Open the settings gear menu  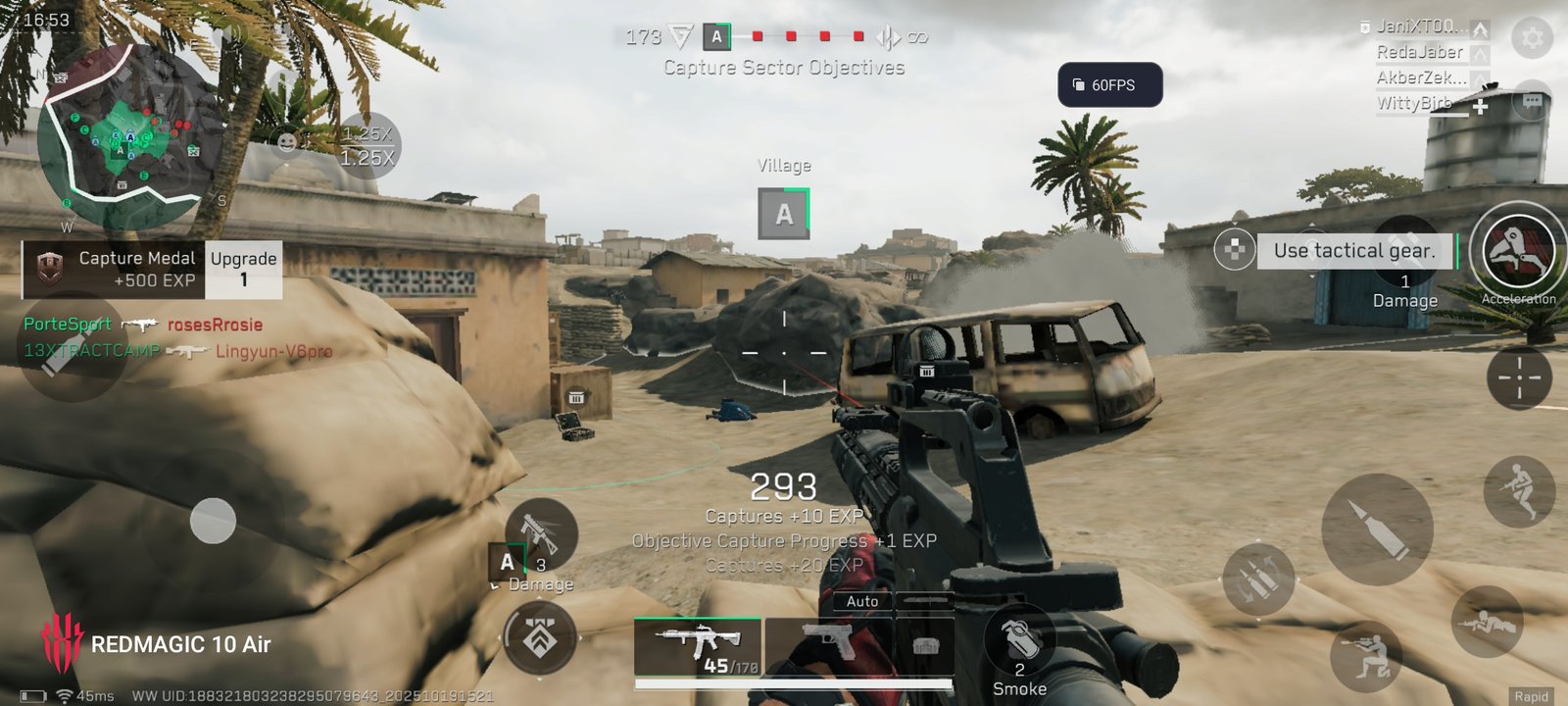[1532, 38]
